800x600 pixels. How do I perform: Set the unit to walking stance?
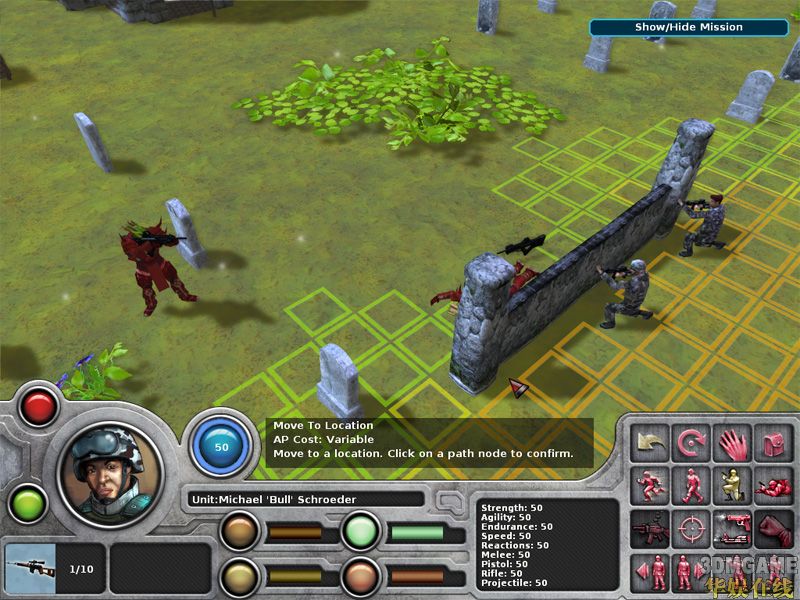tap(692, 485)
